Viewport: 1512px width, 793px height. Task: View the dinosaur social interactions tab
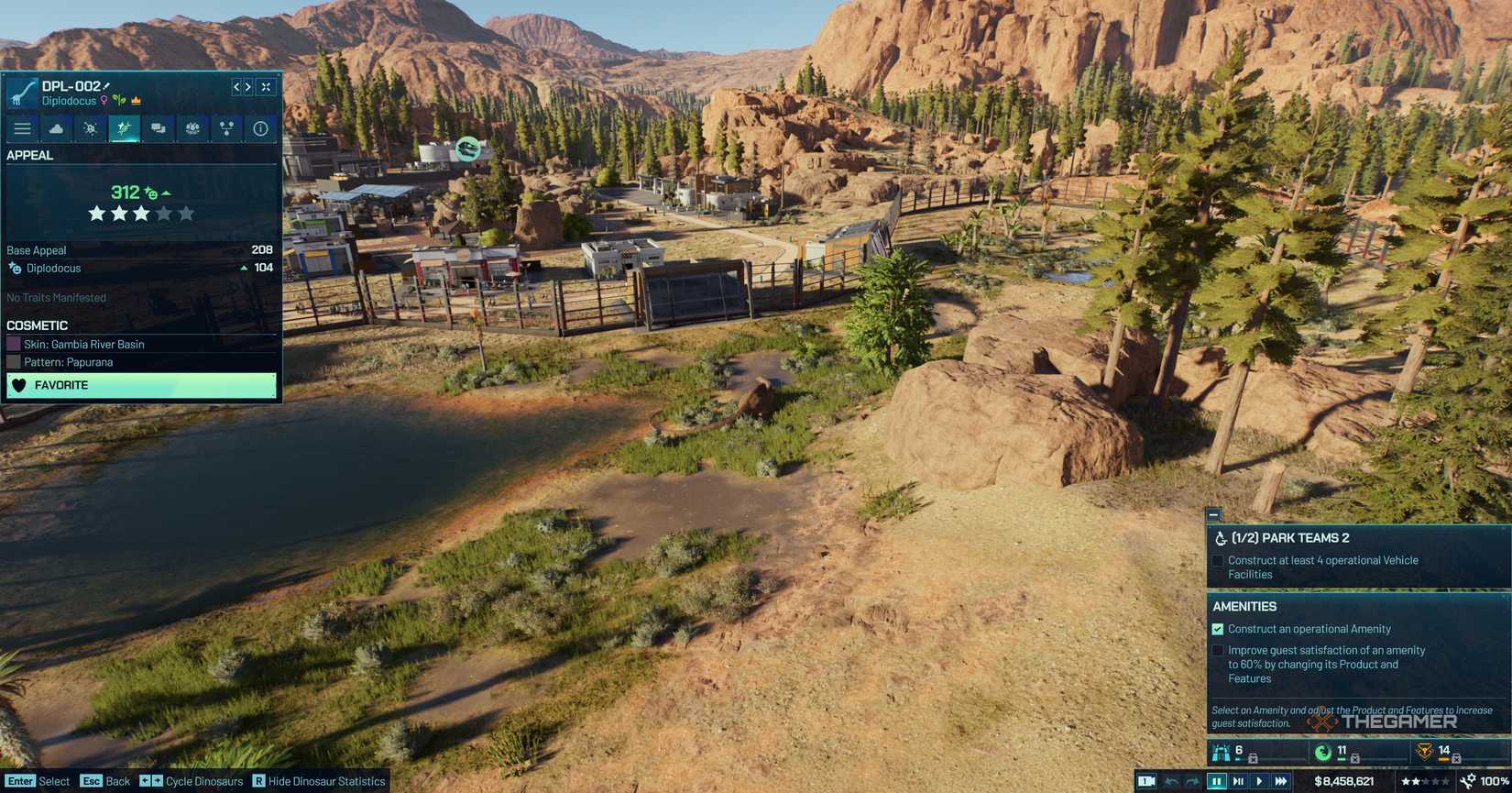pos(158,128)
